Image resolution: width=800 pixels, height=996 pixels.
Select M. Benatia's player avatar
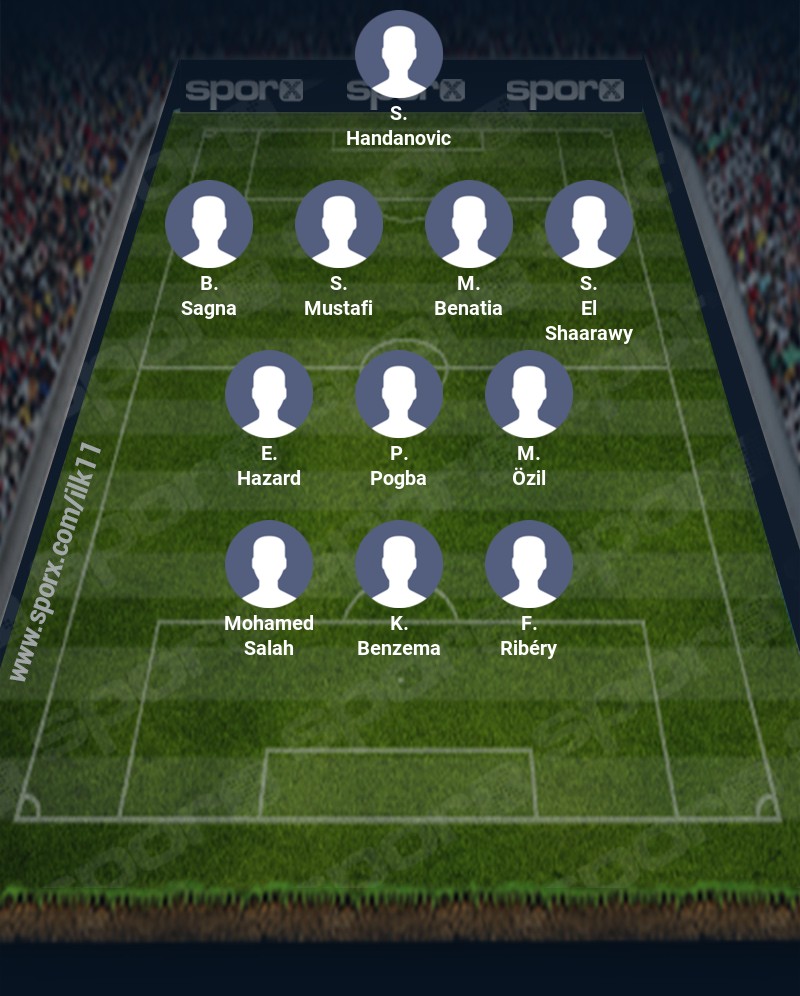pos(469,224)
